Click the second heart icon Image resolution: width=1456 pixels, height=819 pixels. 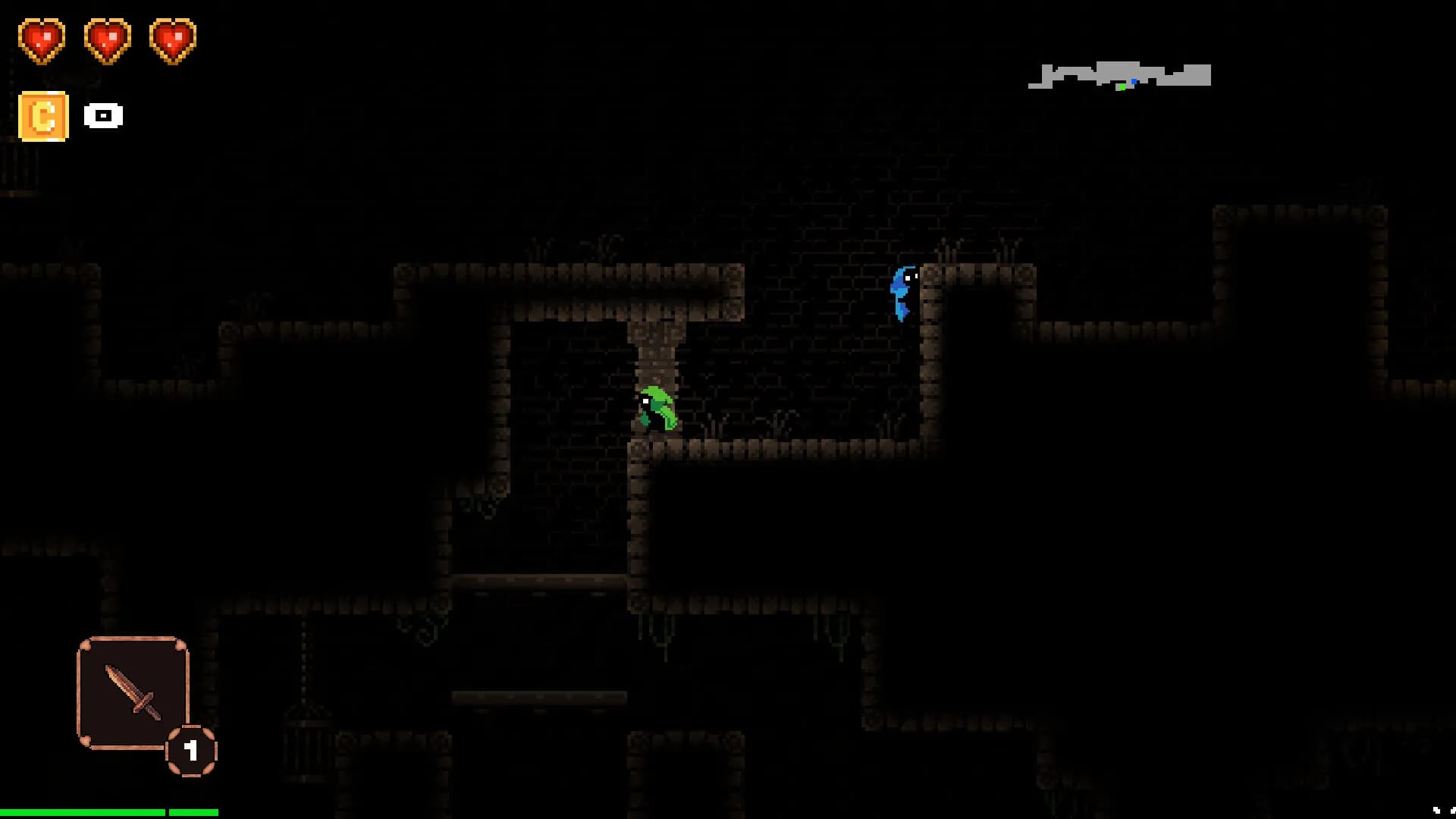pyautogui.click(x=108, y=39)
